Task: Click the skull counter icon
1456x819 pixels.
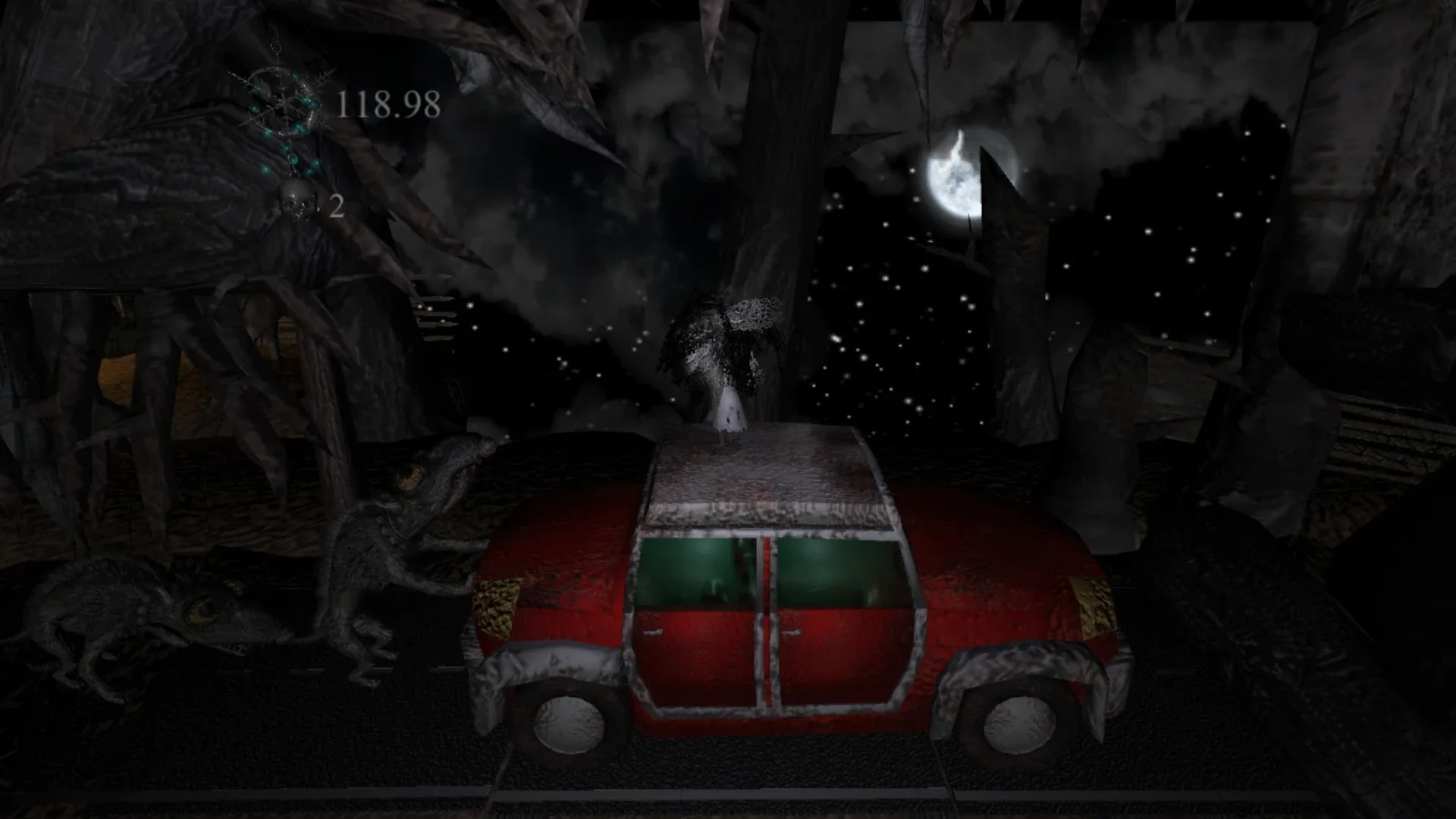Action: tap(296, 201)
